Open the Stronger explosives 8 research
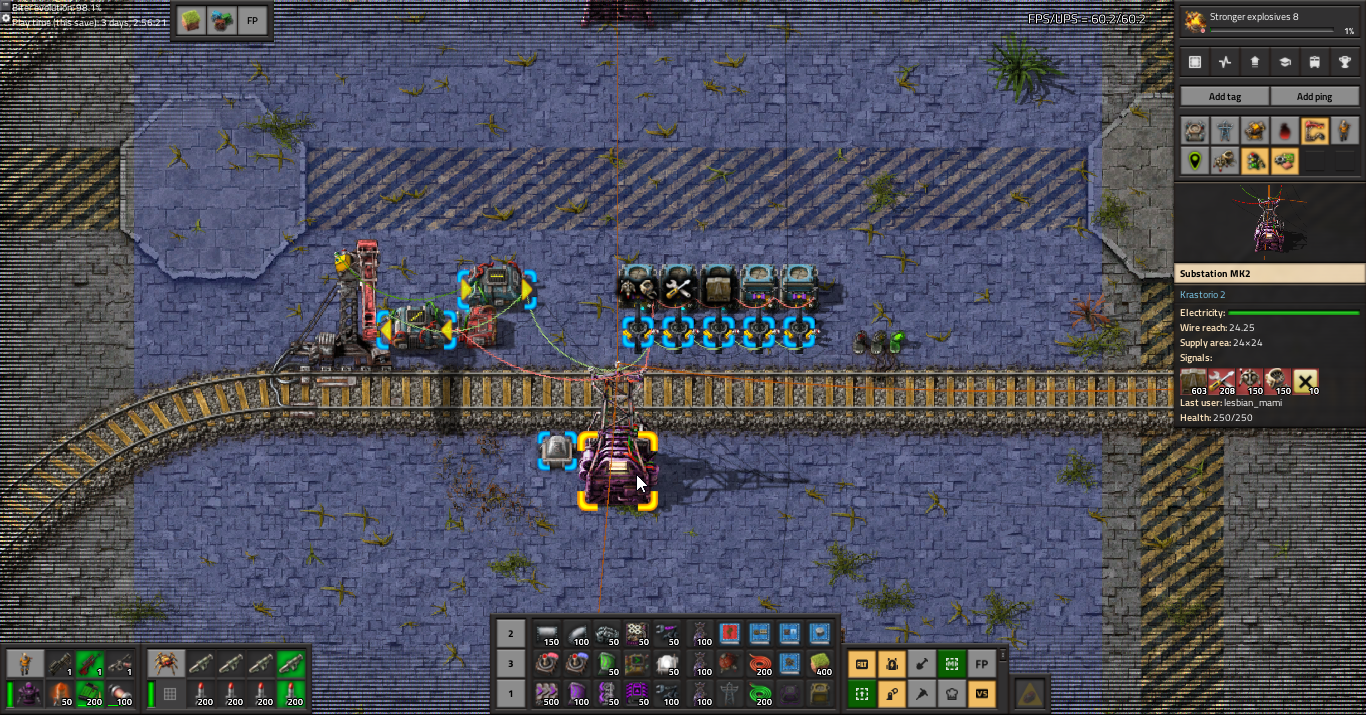Image resolution: width=1366 pixels, height=715 pixels. click(x=1269, y=20)
